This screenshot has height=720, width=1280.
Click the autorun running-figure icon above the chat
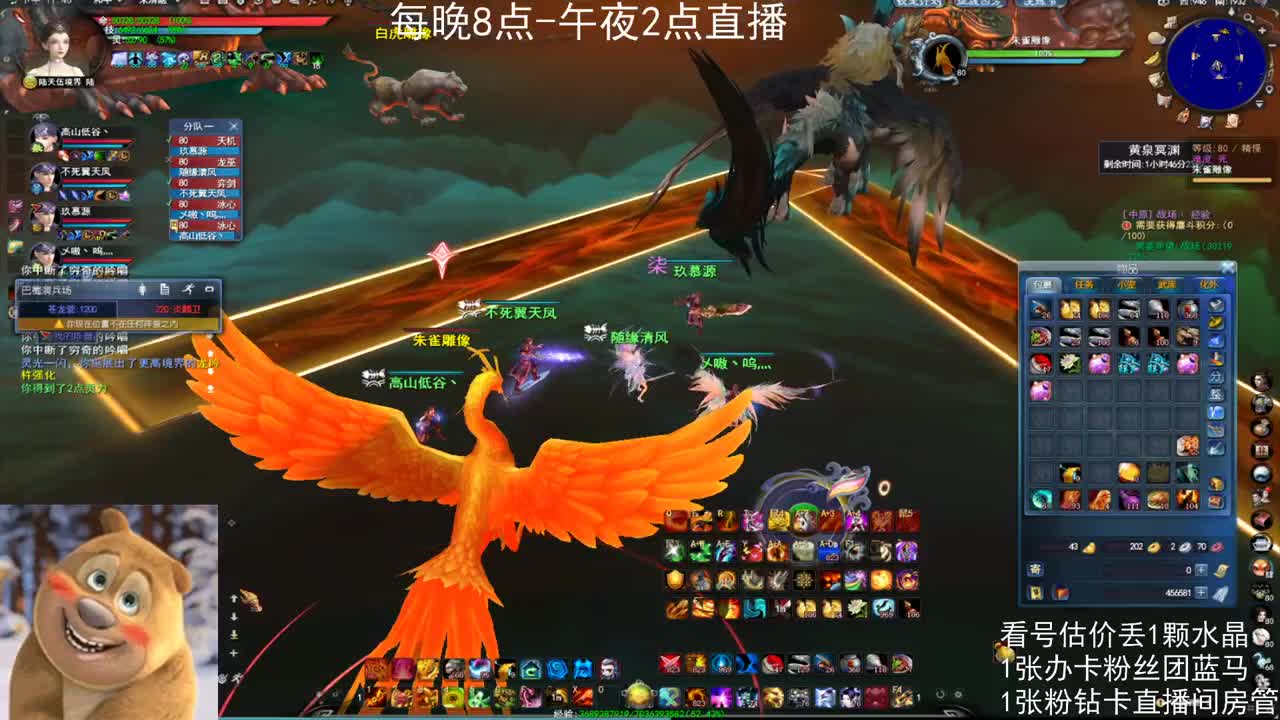[189, 289]
